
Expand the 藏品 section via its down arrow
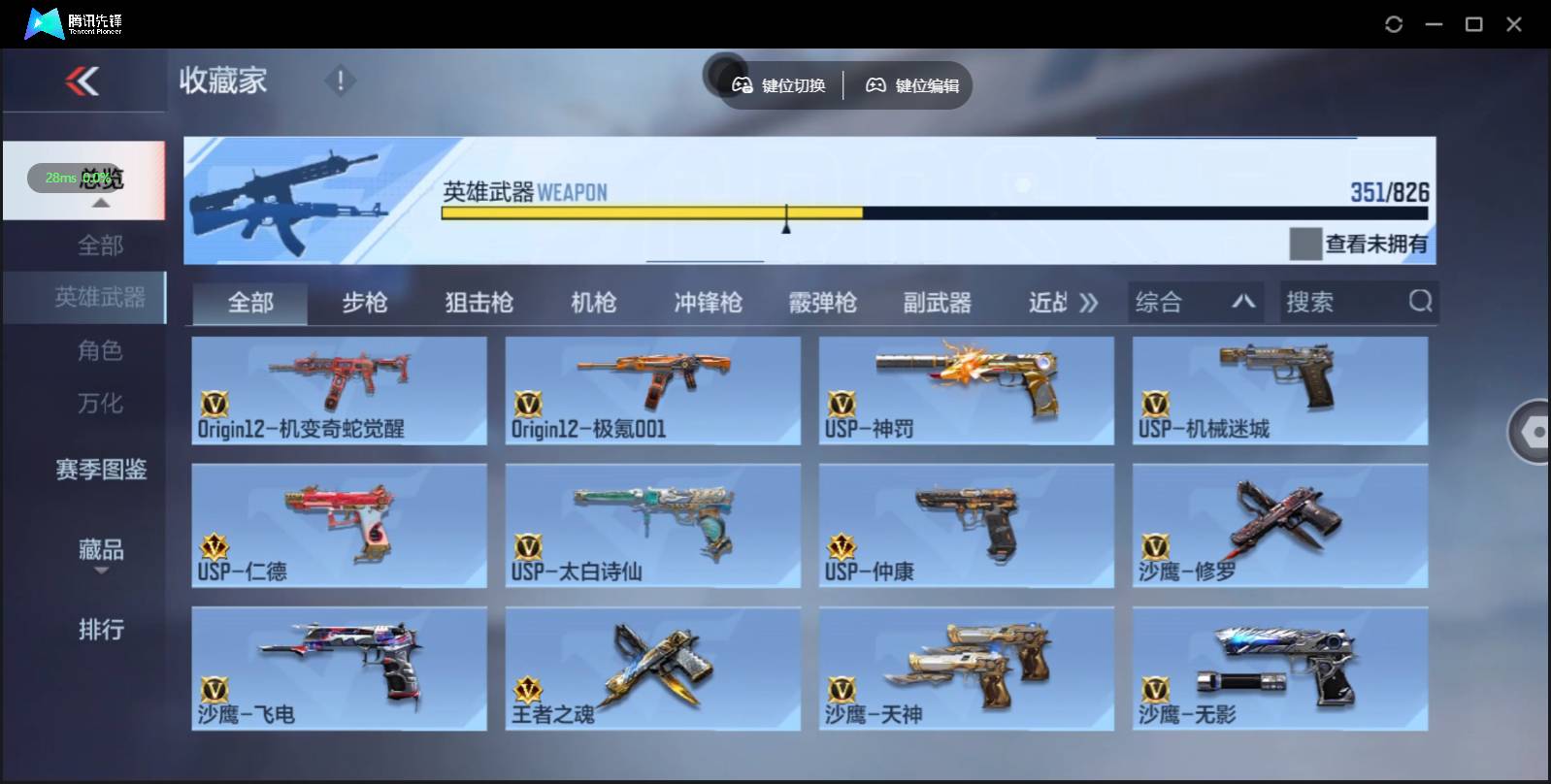[x=101, y=572]
